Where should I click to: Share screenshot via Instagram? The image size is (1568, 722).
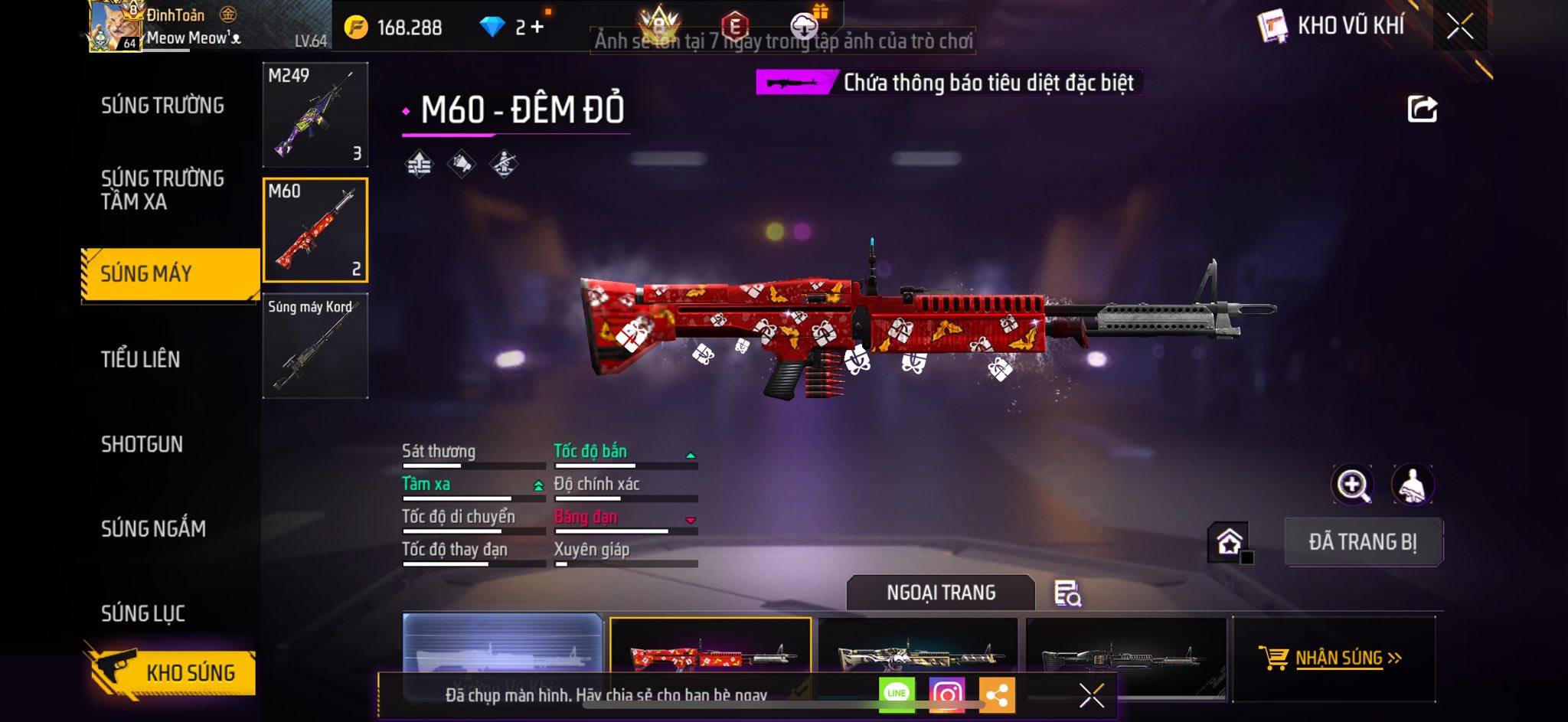tap(946, 694)
